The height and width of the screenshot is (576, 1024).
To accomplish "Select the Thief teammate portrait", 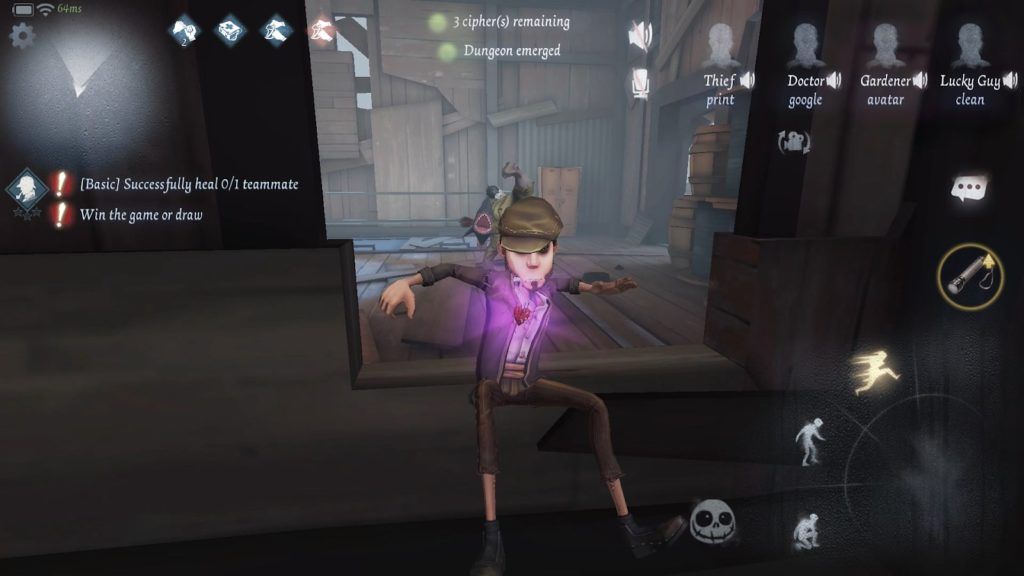I will point(720,46).
